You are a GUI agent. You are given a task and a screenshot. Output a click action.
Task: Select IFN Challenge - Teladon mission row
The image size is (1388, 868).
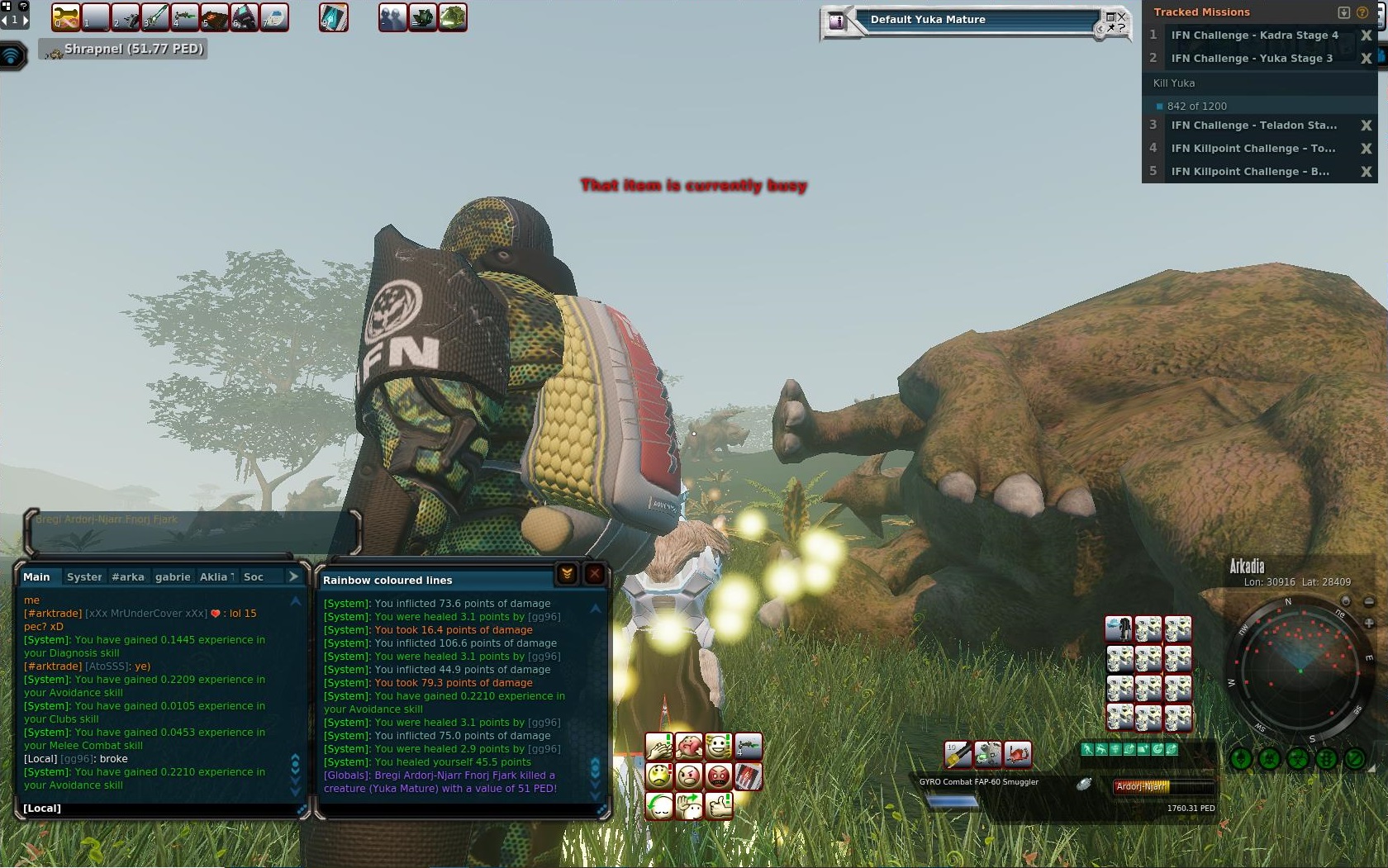point(1253,126)
